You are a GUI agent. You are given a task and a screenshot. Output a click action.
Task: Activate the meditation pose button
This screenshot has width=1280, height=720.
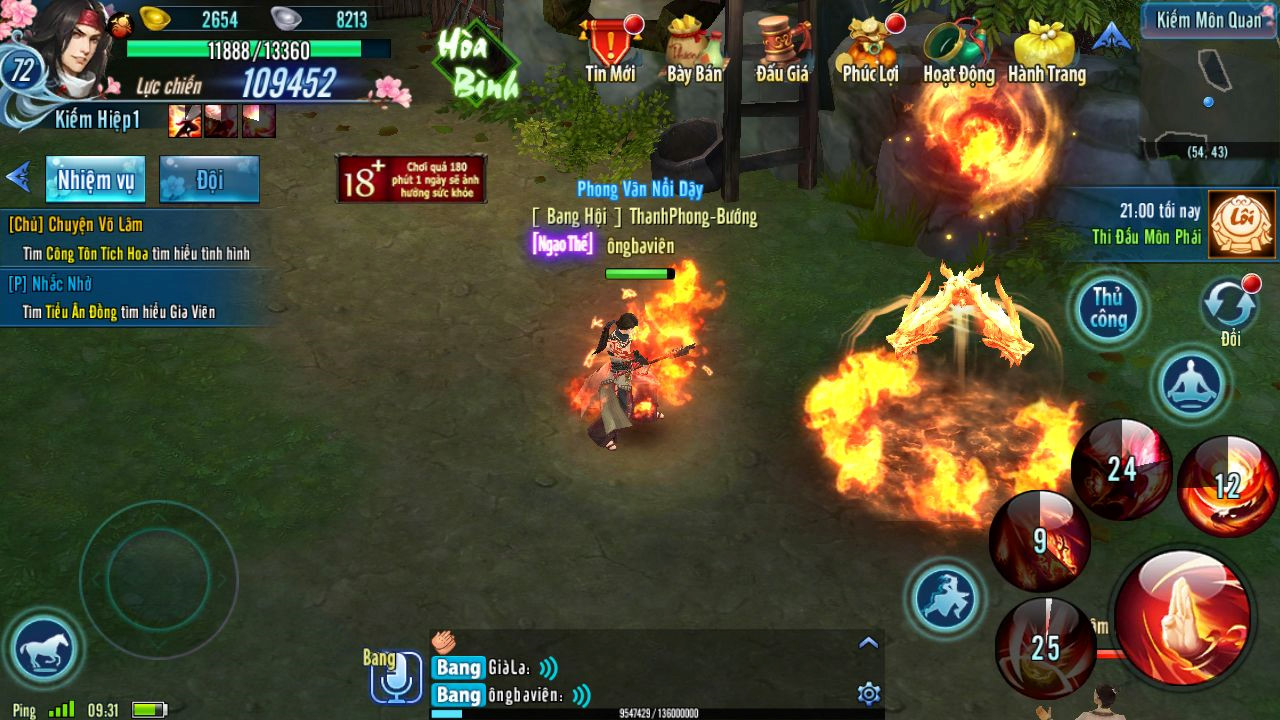[1192, 384]
